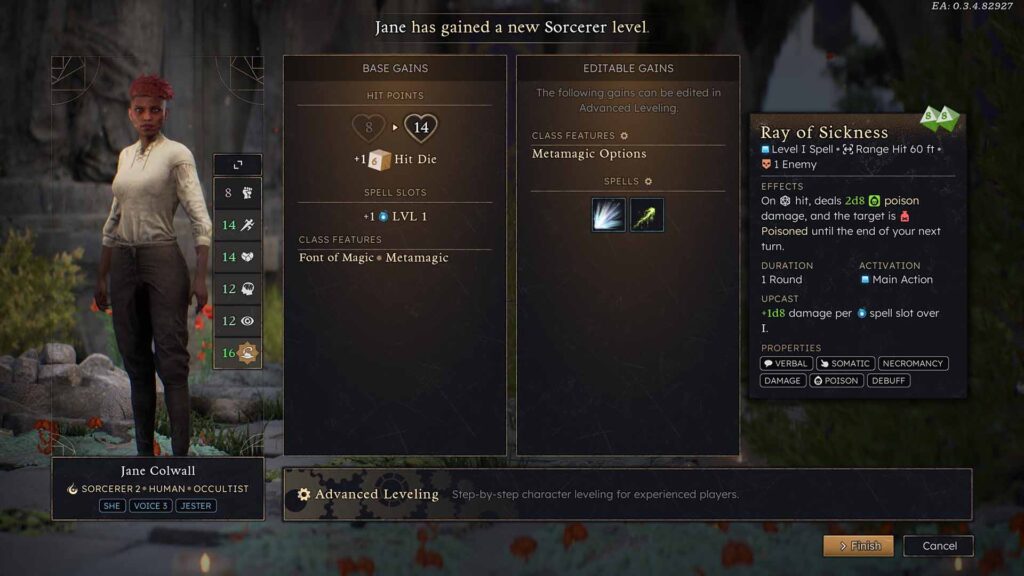Select the Strength score of 8
Image resolution: width=1024 pixels, height=576 pixels.
tap(238, 193)
